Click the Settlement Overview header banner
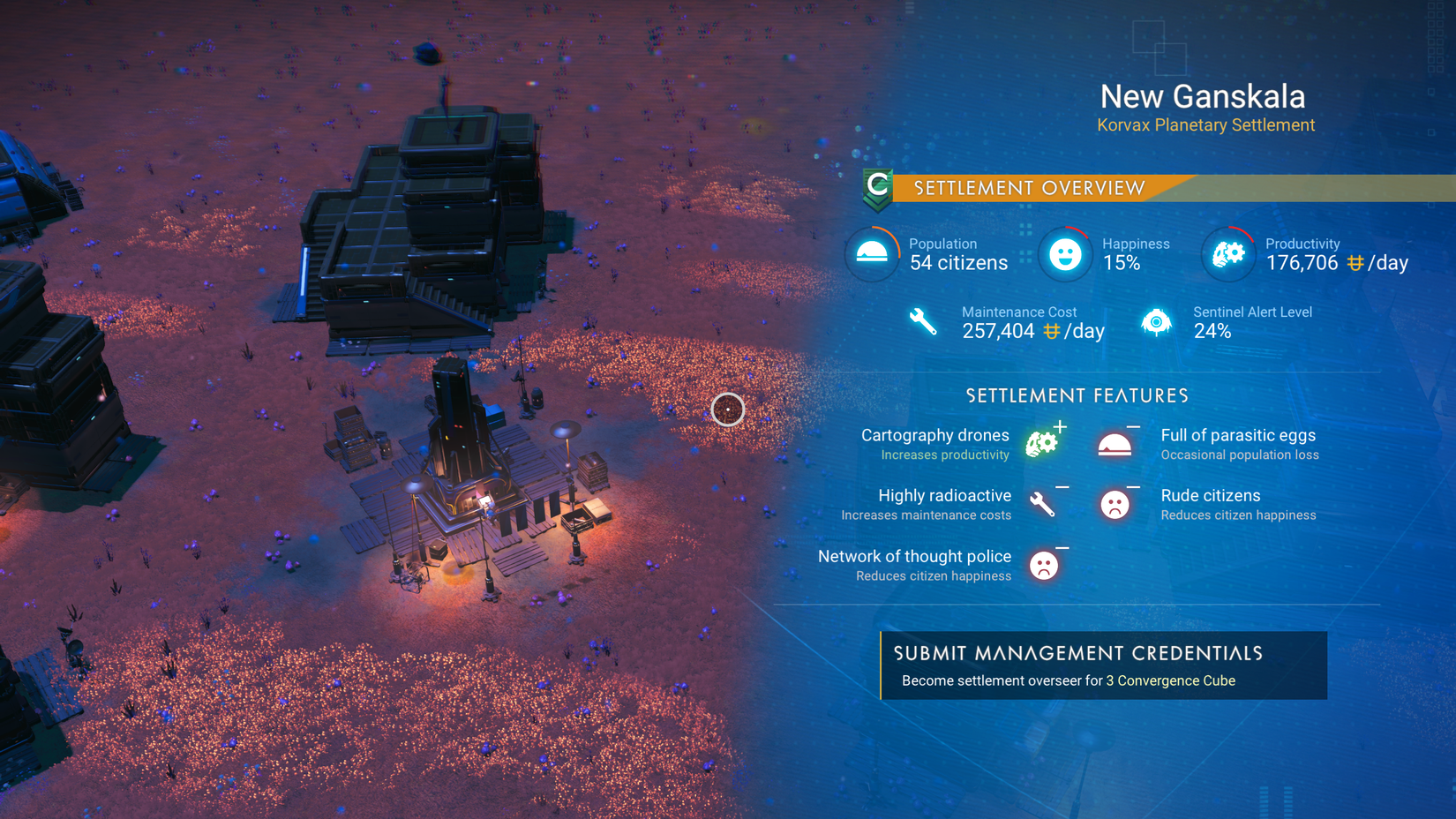The image size is (1456, 819). point(1028,187)
